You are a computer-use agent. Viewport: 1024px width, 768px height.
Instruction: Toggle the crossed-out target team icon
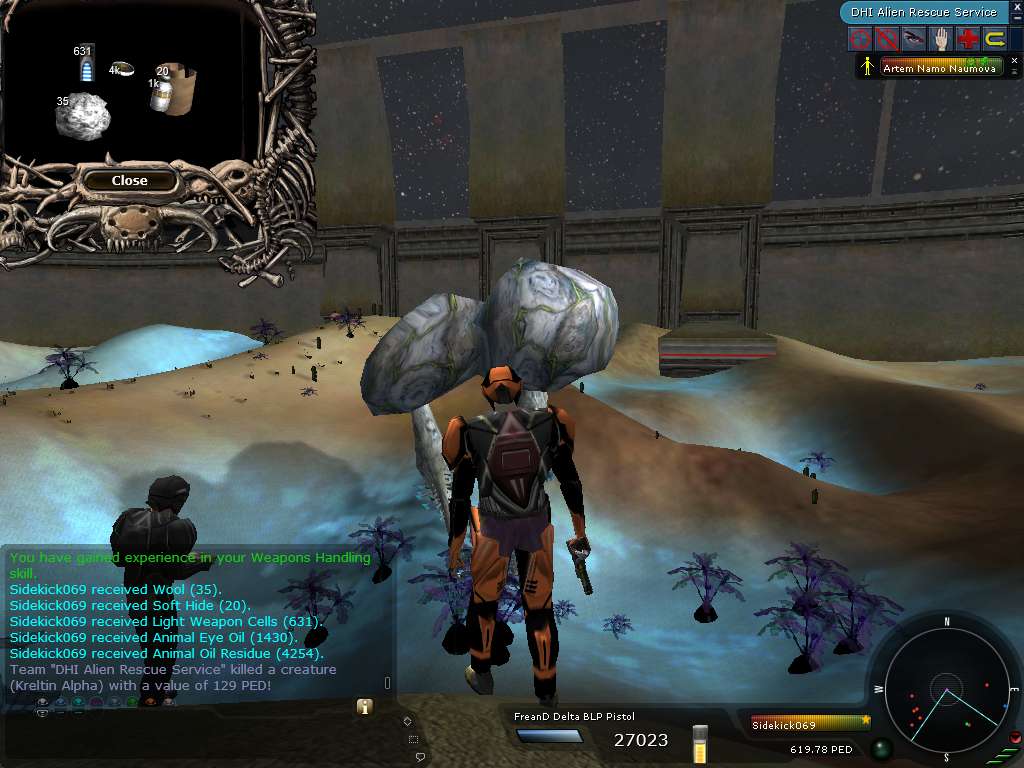tap(886, 39)
